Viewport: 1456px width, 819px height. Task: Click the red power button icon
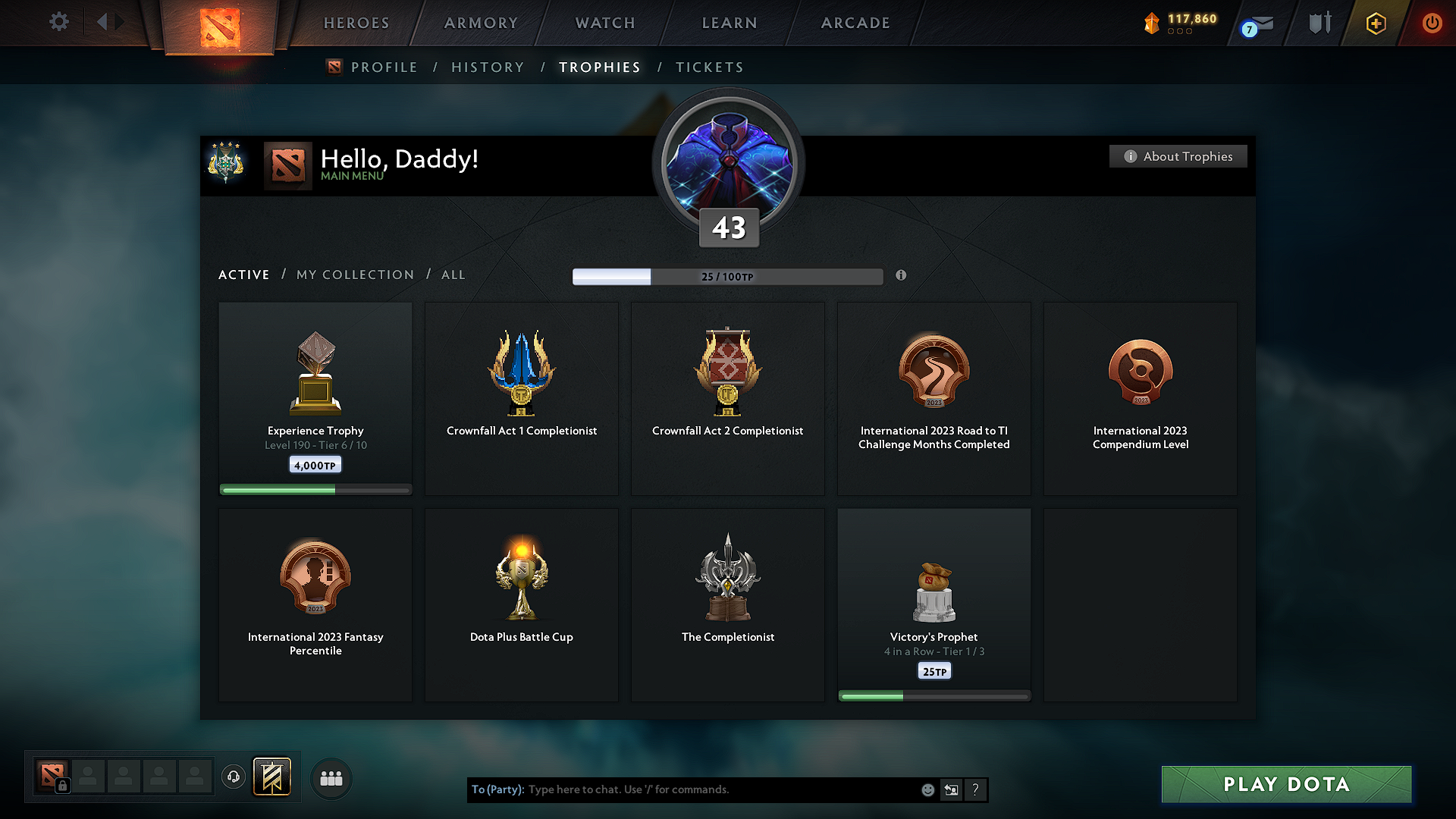click(x=1432, y=24)
